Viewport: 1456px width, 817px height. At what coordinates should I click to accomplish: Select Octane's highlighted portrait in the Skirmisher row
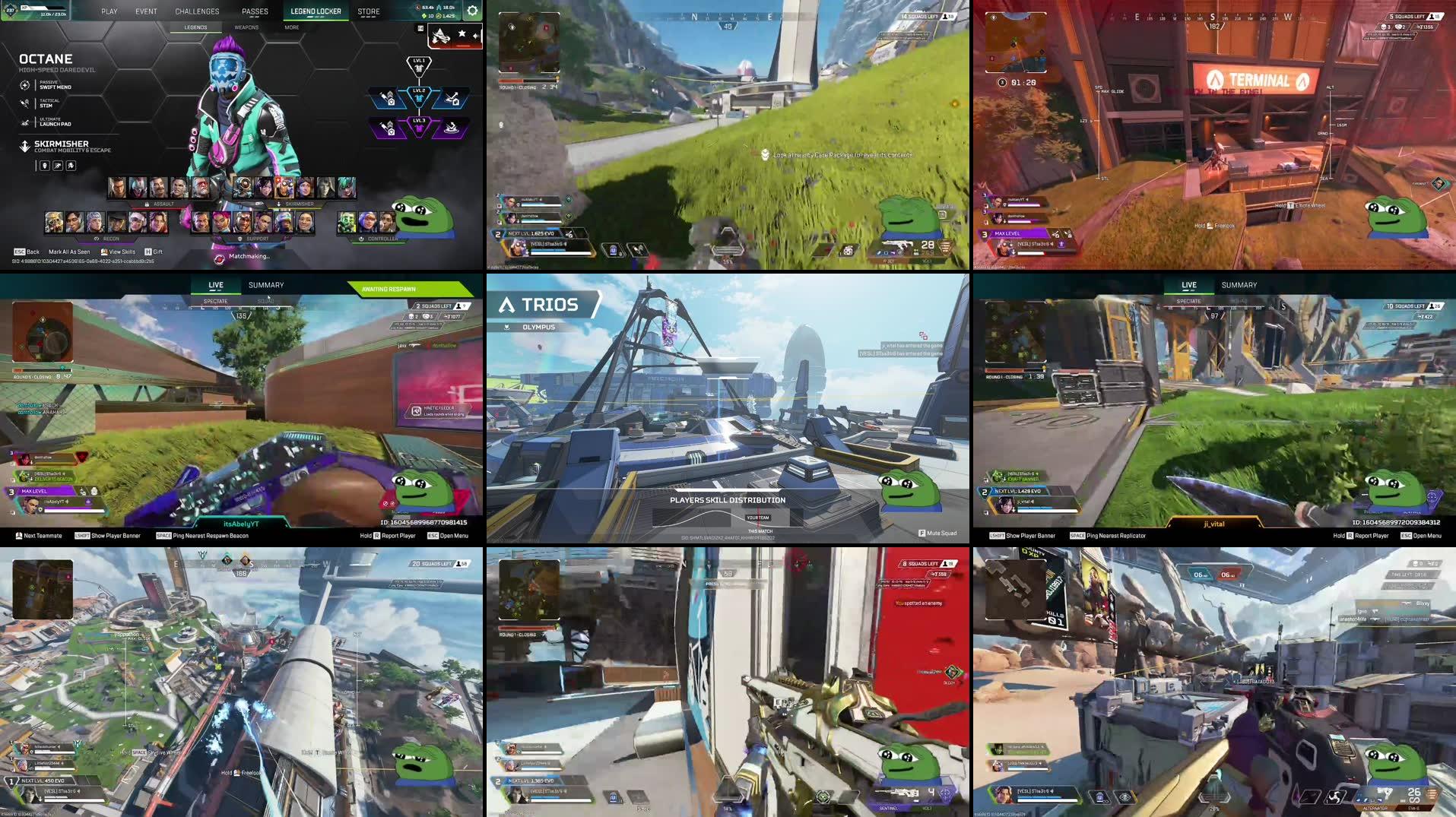coord(284,188)
